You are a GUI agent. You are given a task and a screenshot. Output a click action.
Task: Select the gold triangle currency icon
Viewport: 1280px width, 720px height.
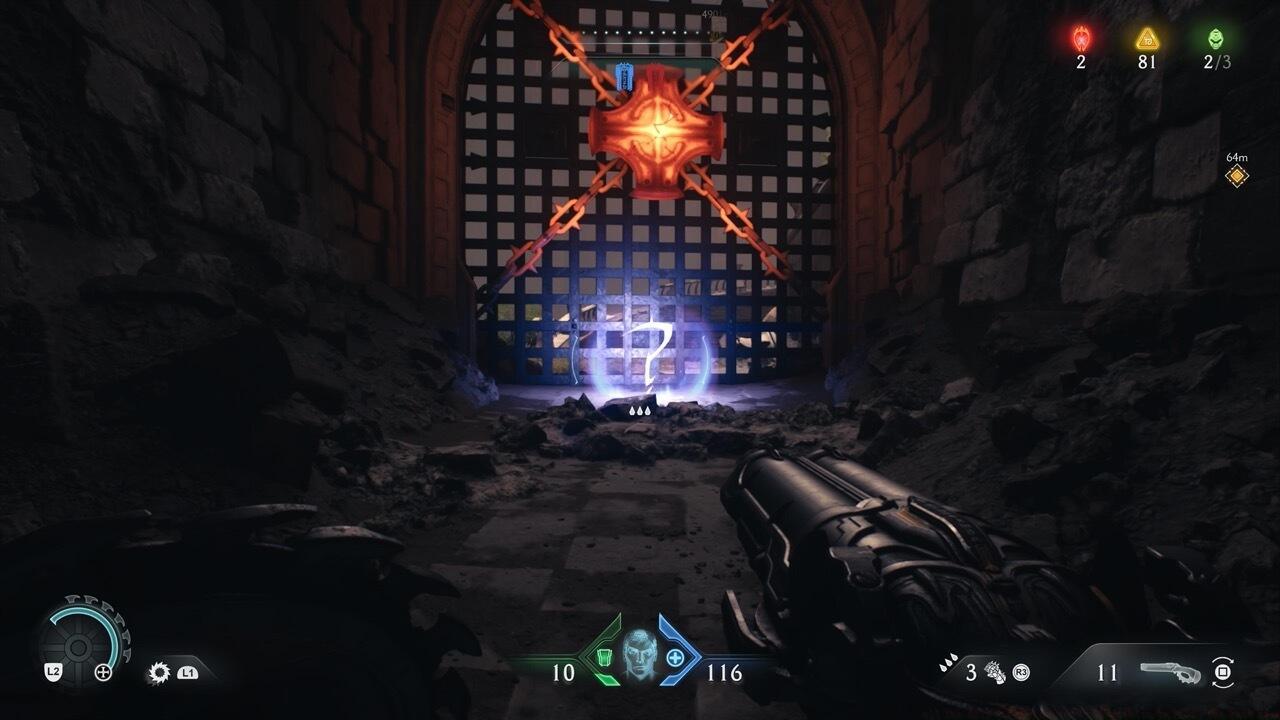tap(1147, 38)
